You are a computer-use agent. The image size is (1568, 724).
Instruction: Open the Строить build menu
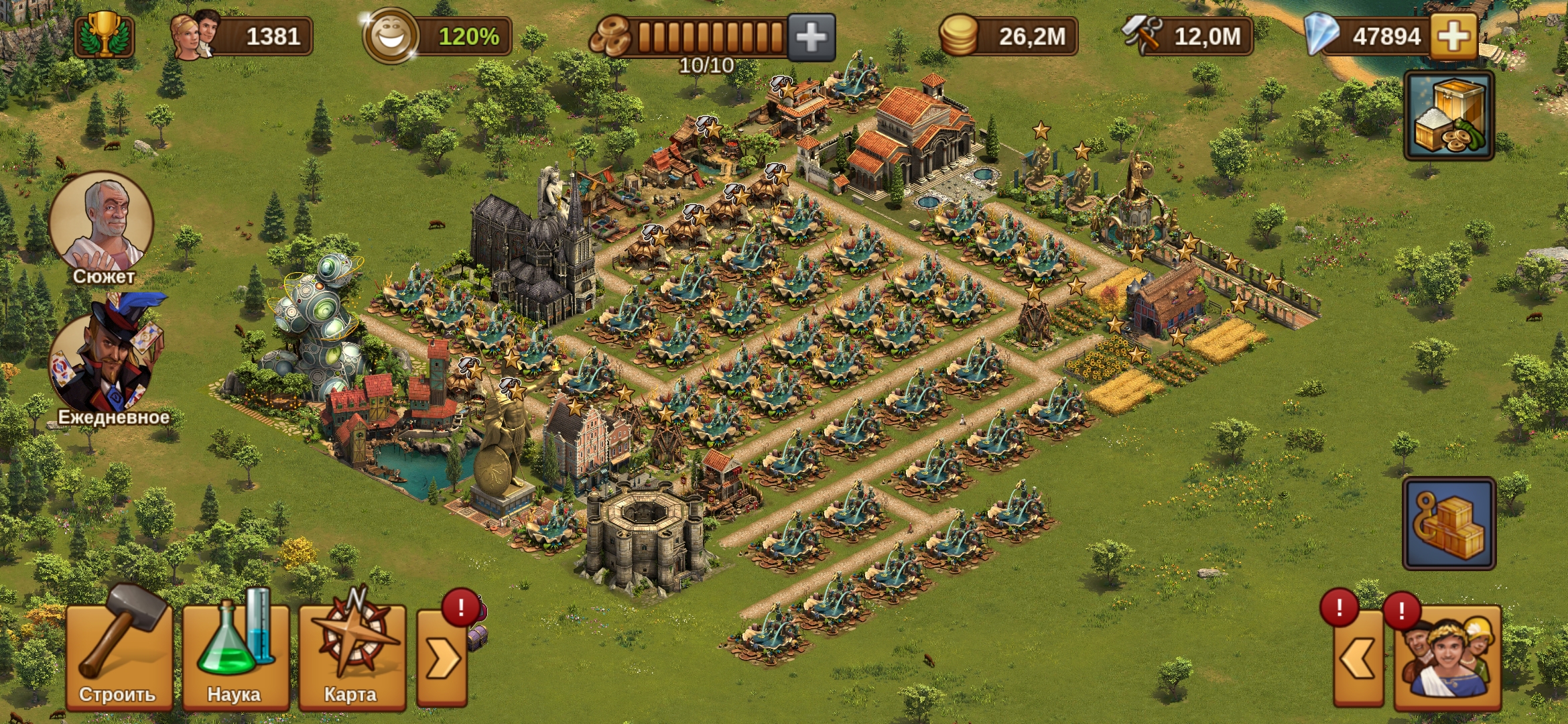click(x=119, y=654)
